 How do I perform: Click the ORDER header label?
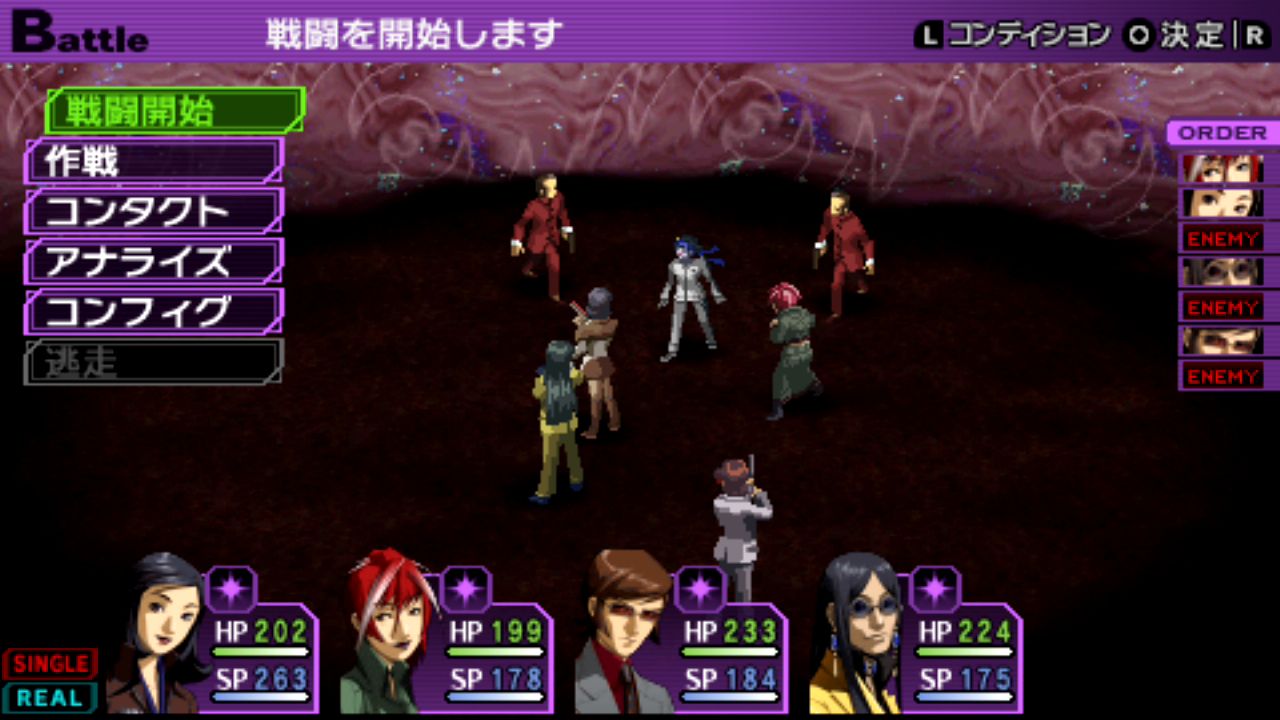tap(1222, 133)
